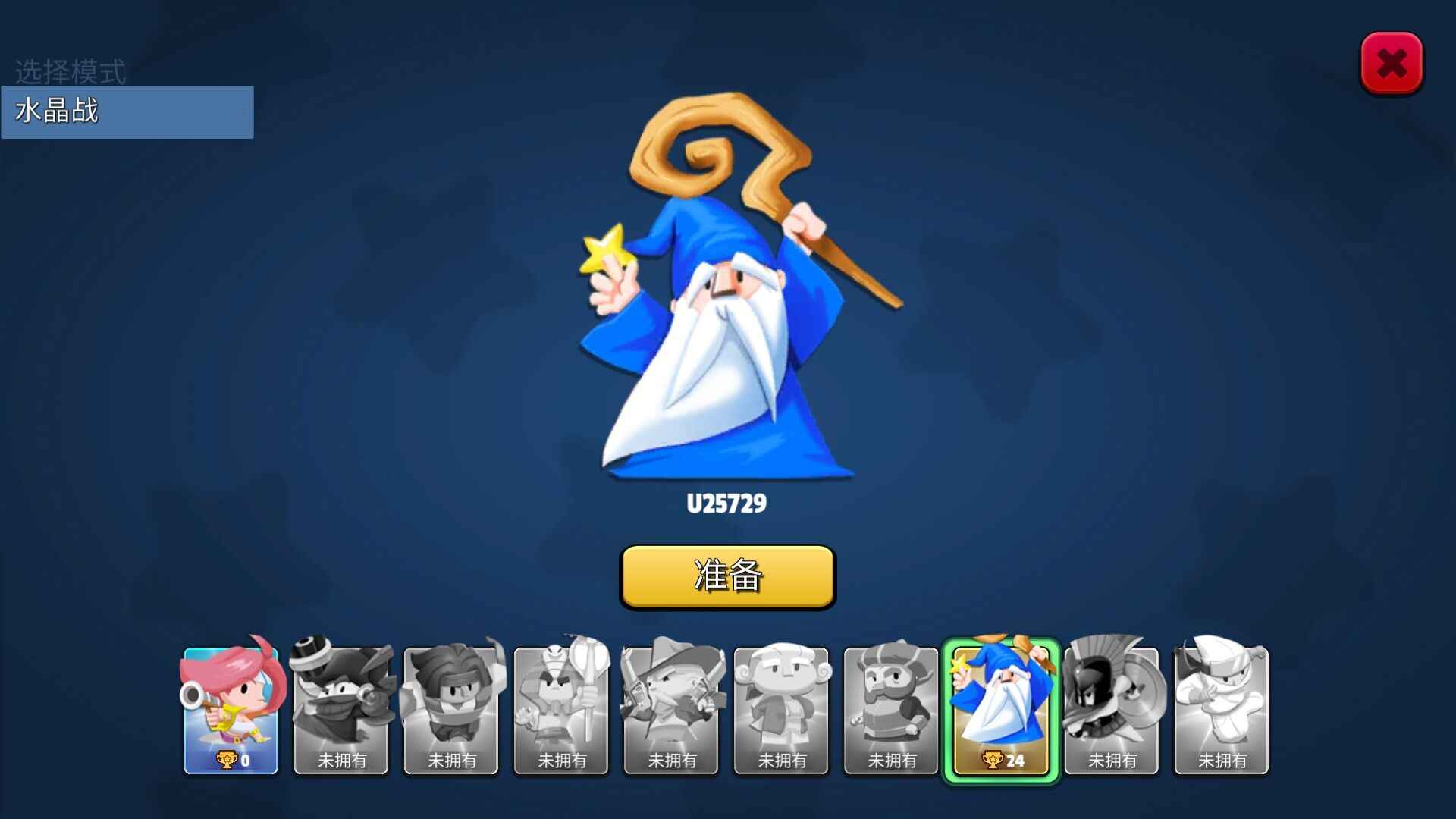This screenshot has height=819, width=1456.
Task: Select the bearded armored warrior icon
Action: (x=890, y=705)
